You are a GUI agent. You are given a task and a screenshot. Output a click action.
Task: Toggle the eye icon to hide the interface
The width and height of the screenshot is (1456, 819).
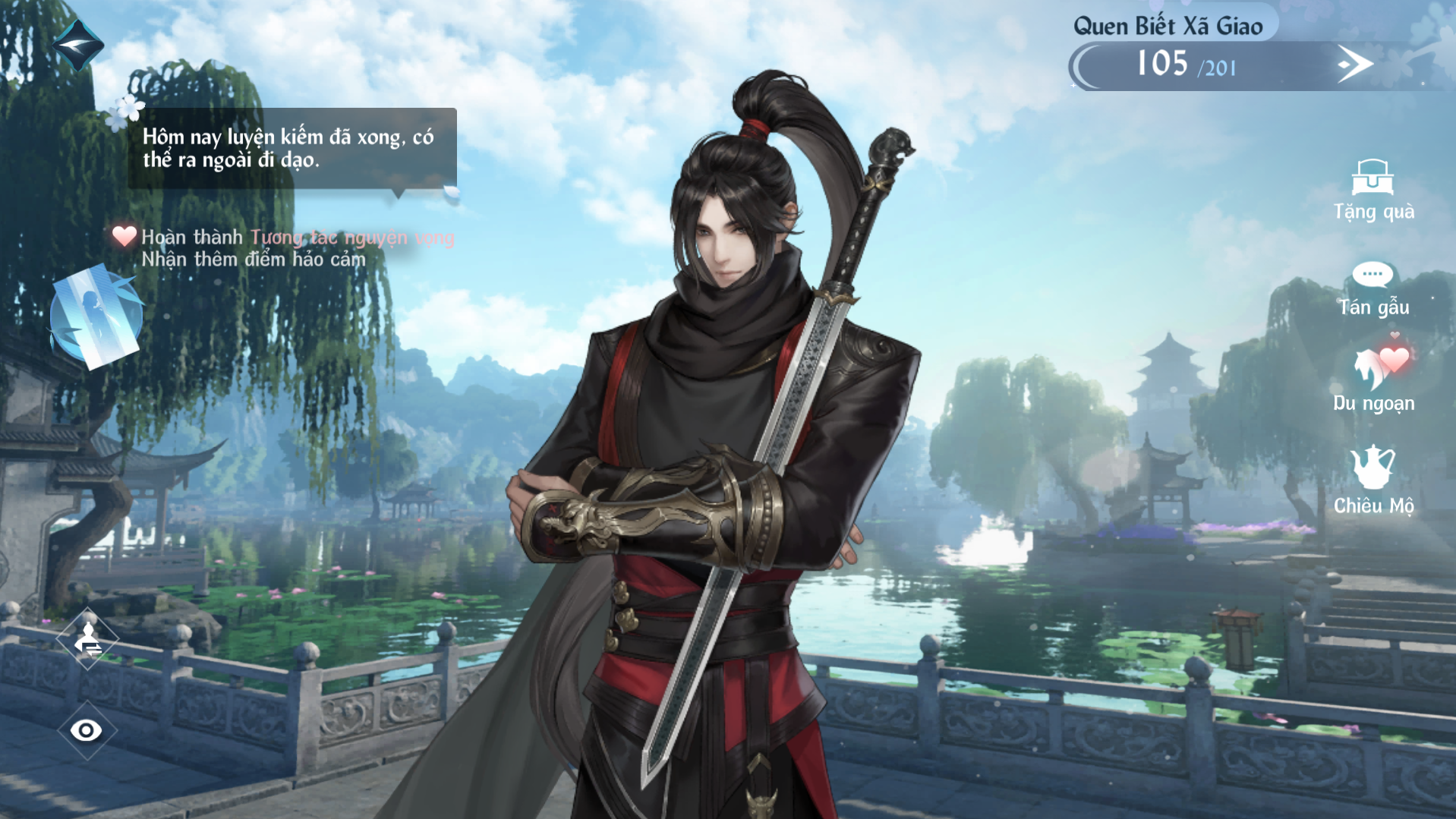pyautogui.click(x=86, y=730)
